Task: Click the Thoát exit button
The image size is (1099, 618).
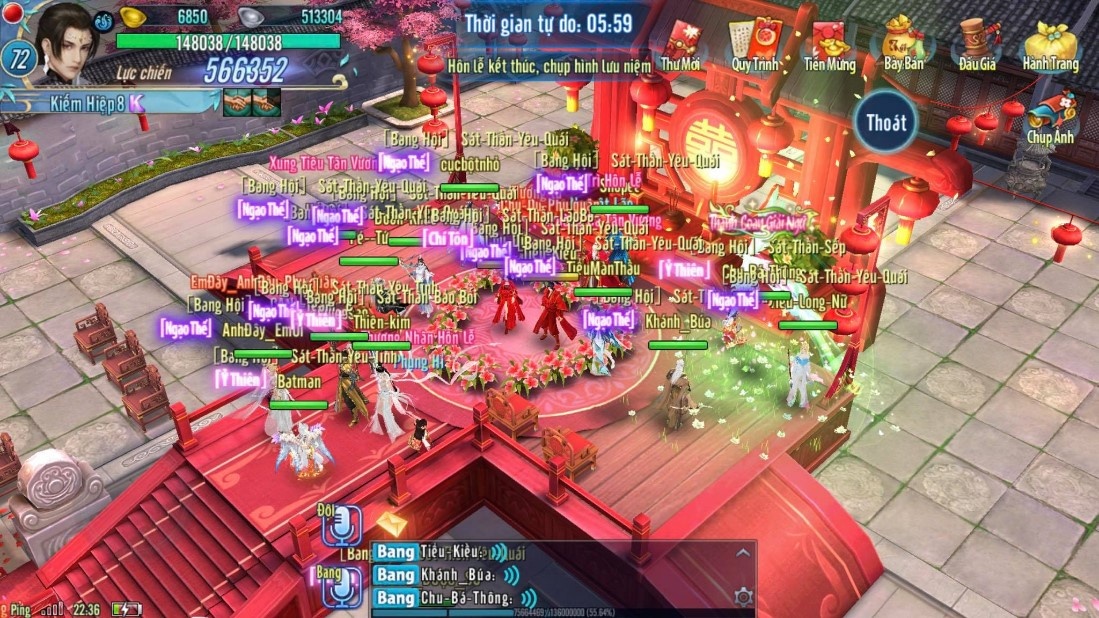Action: 887,122
